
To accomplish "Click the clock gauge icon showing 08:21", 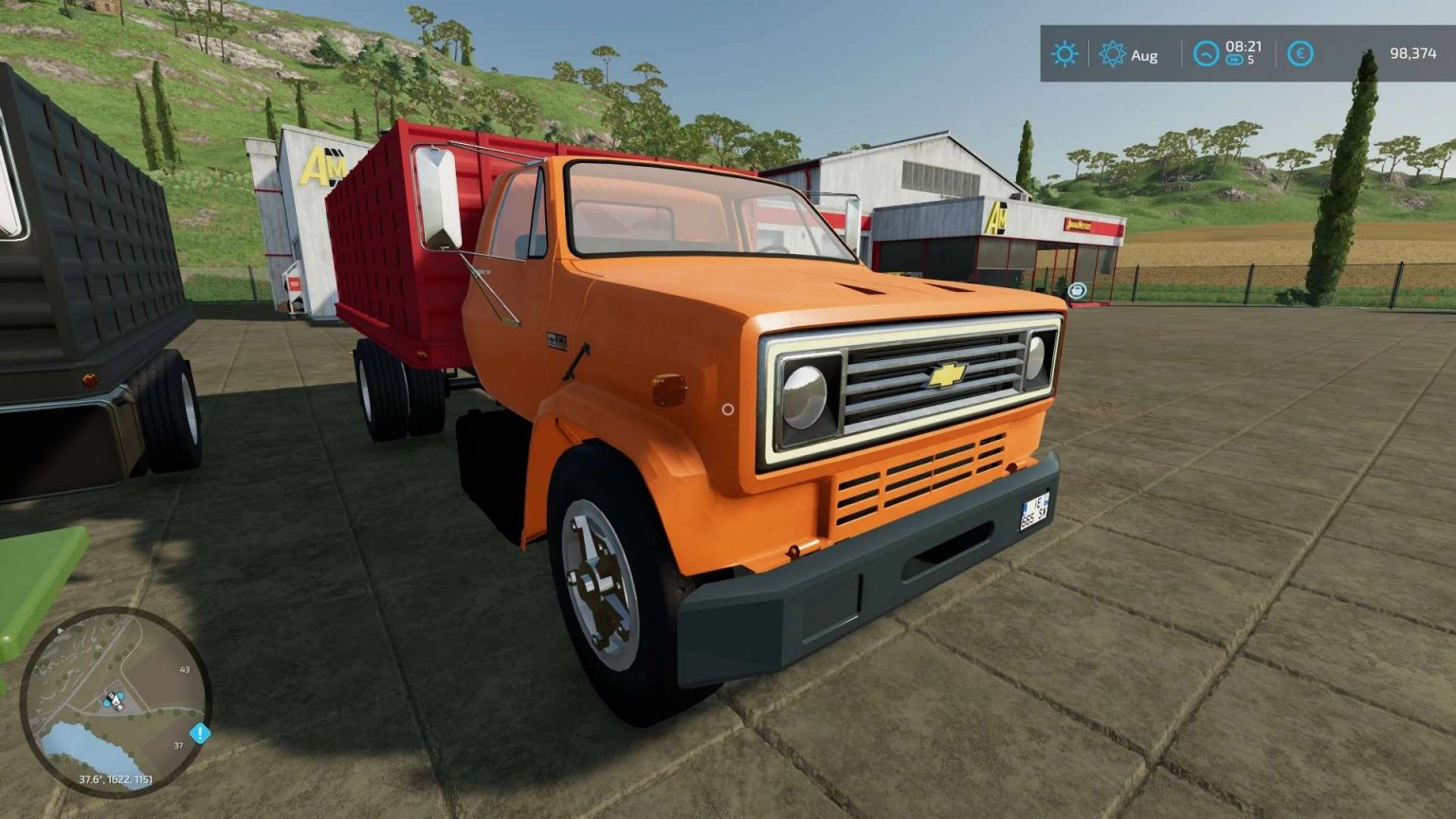I will 1205,55.
